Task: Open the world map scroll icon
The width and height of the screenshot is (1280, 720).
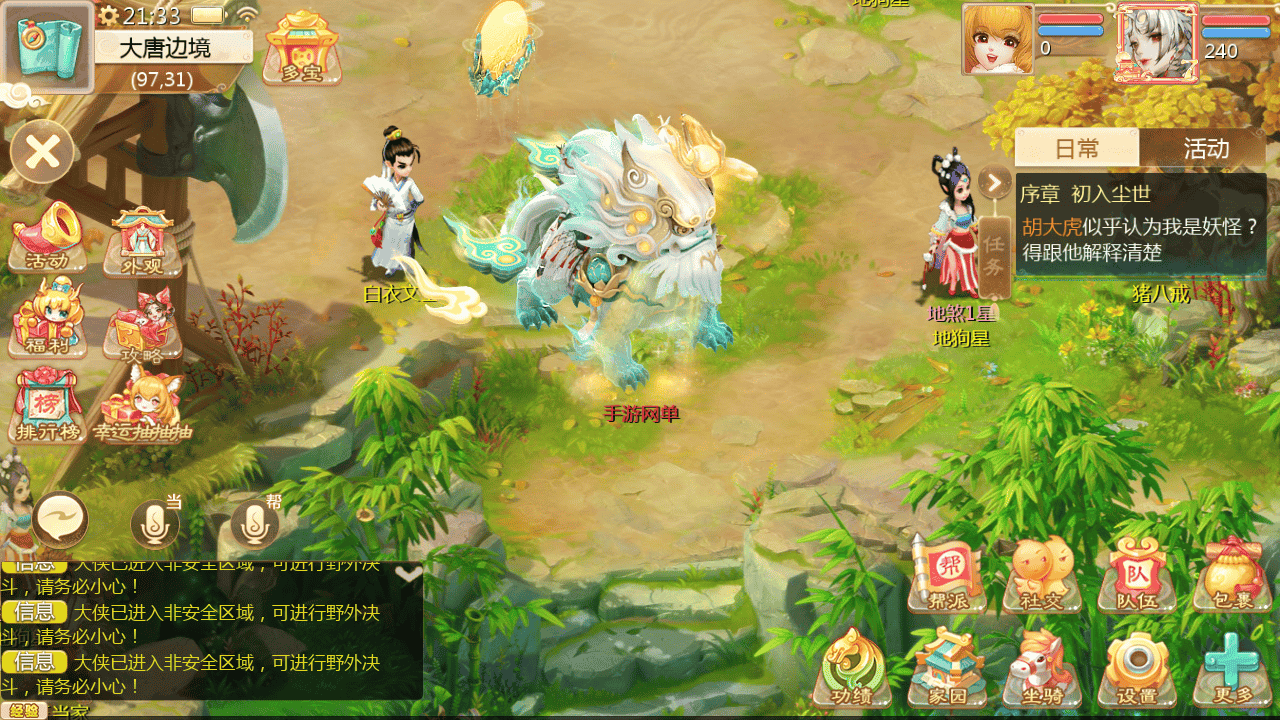Action: (48, 48)
